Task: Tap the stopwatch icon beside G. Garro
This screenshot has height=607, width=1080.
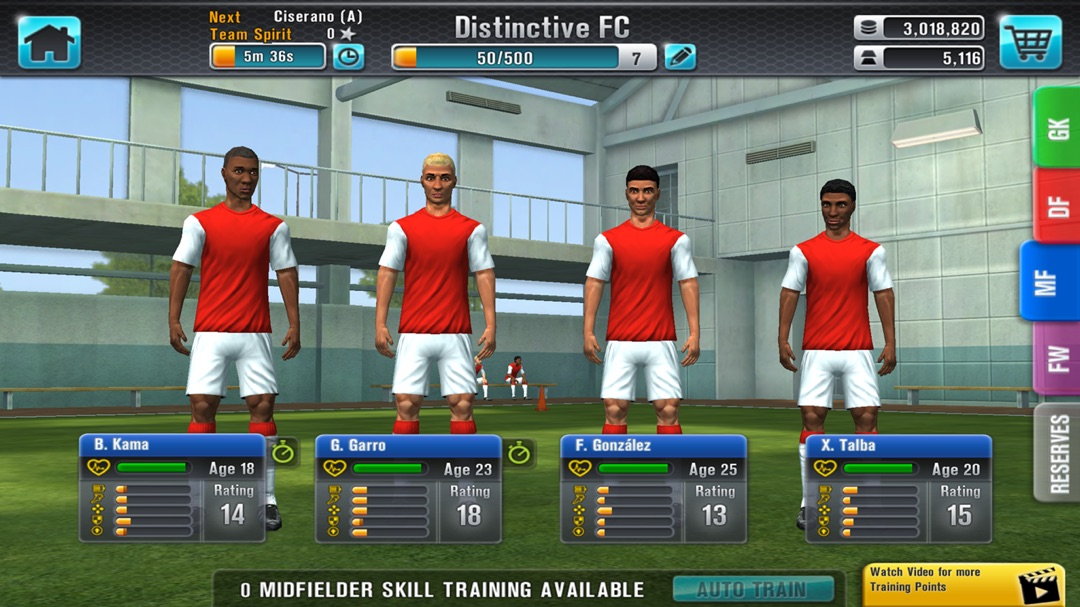Action: (519, 452)
